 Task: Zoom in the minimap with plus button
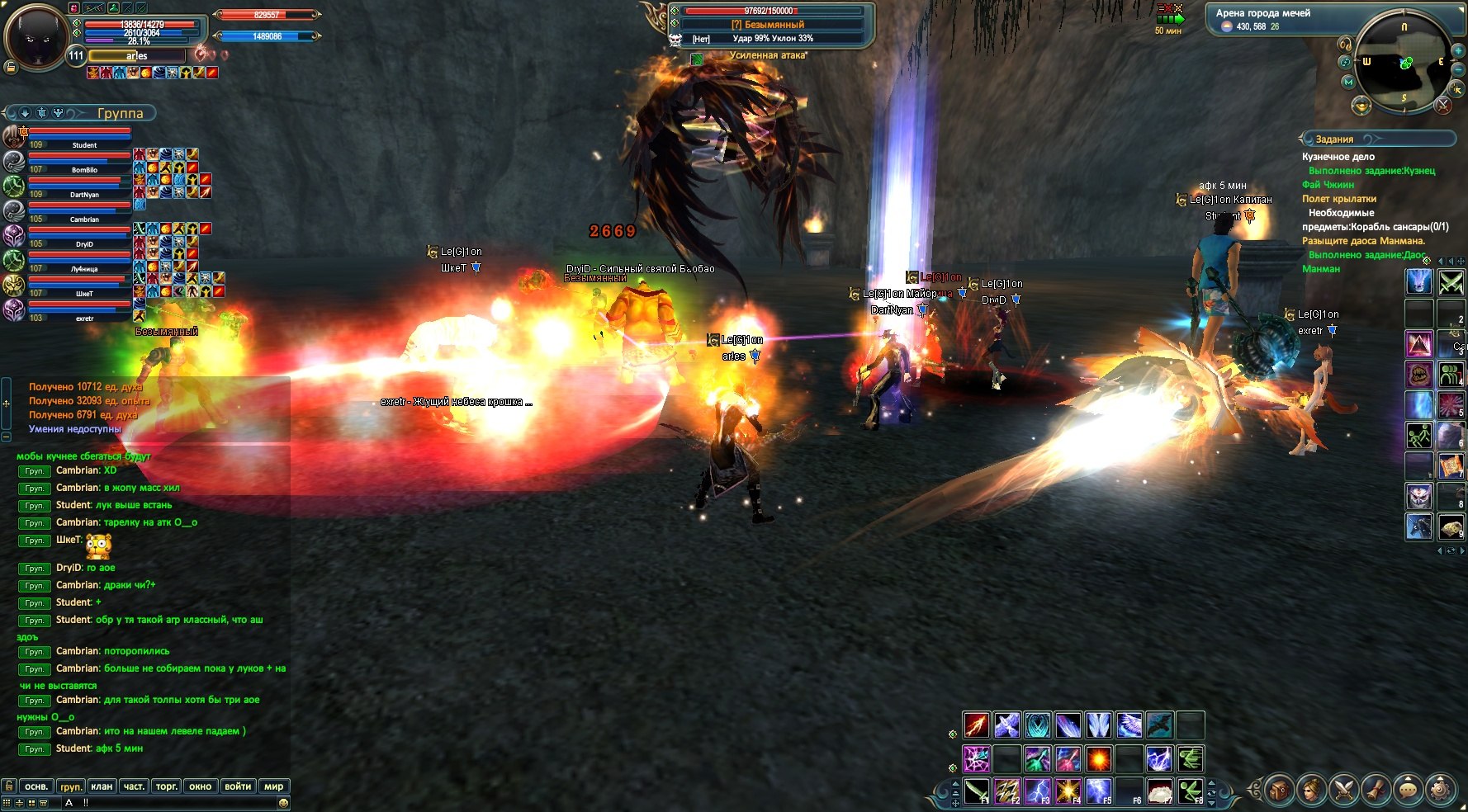(x=1458, y=51)
